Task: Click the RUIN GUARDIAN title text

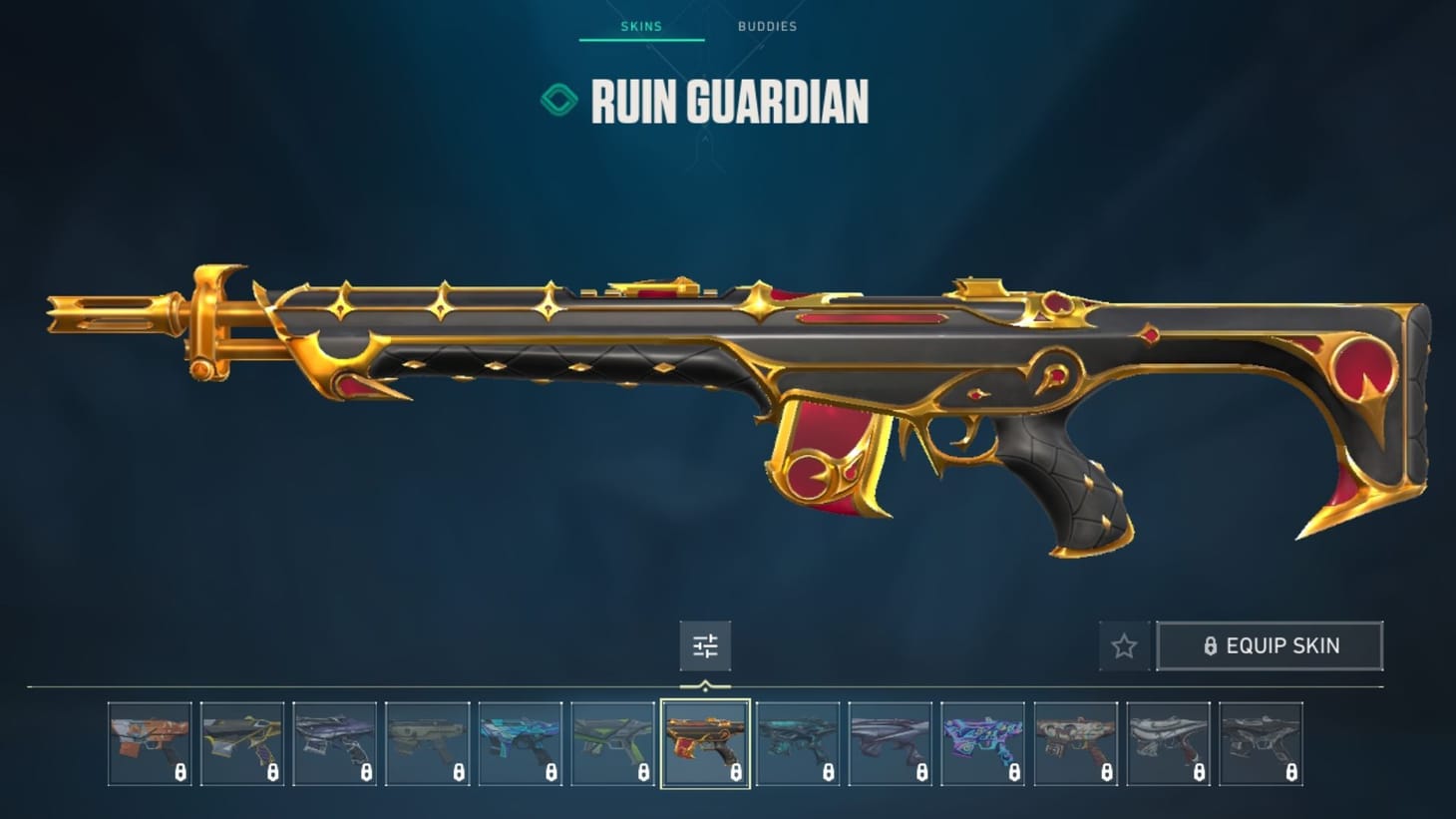Action: coord(731,100)
